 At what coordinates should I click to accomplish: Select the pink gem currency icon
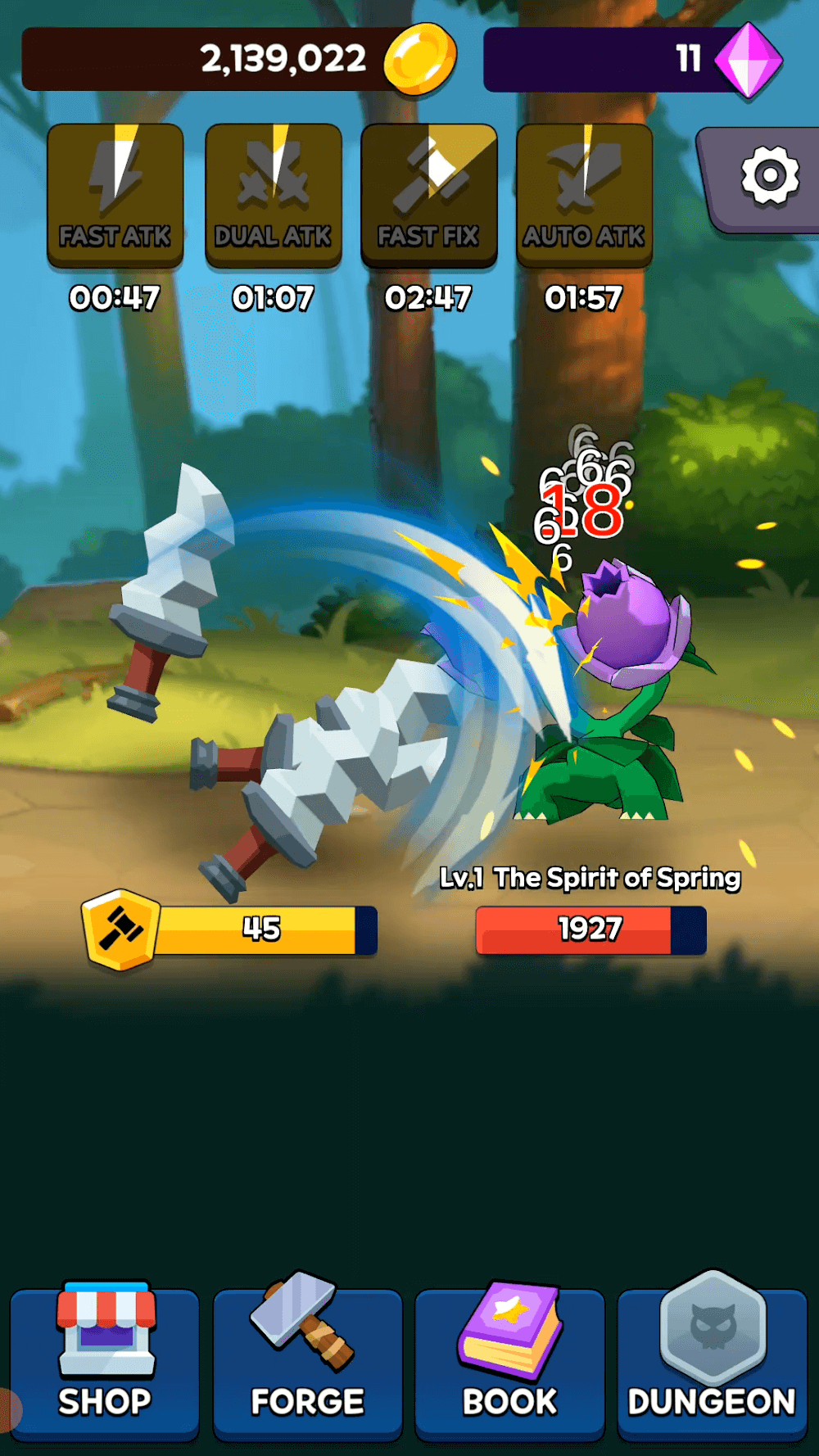pos(749,61)
